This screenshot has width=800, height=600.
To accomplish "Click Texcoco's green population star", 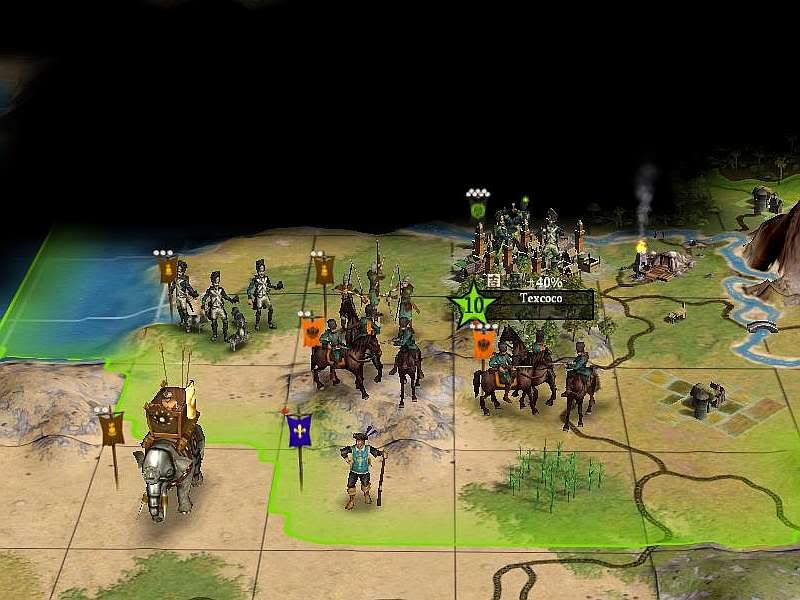I will (x=473, y=303).
